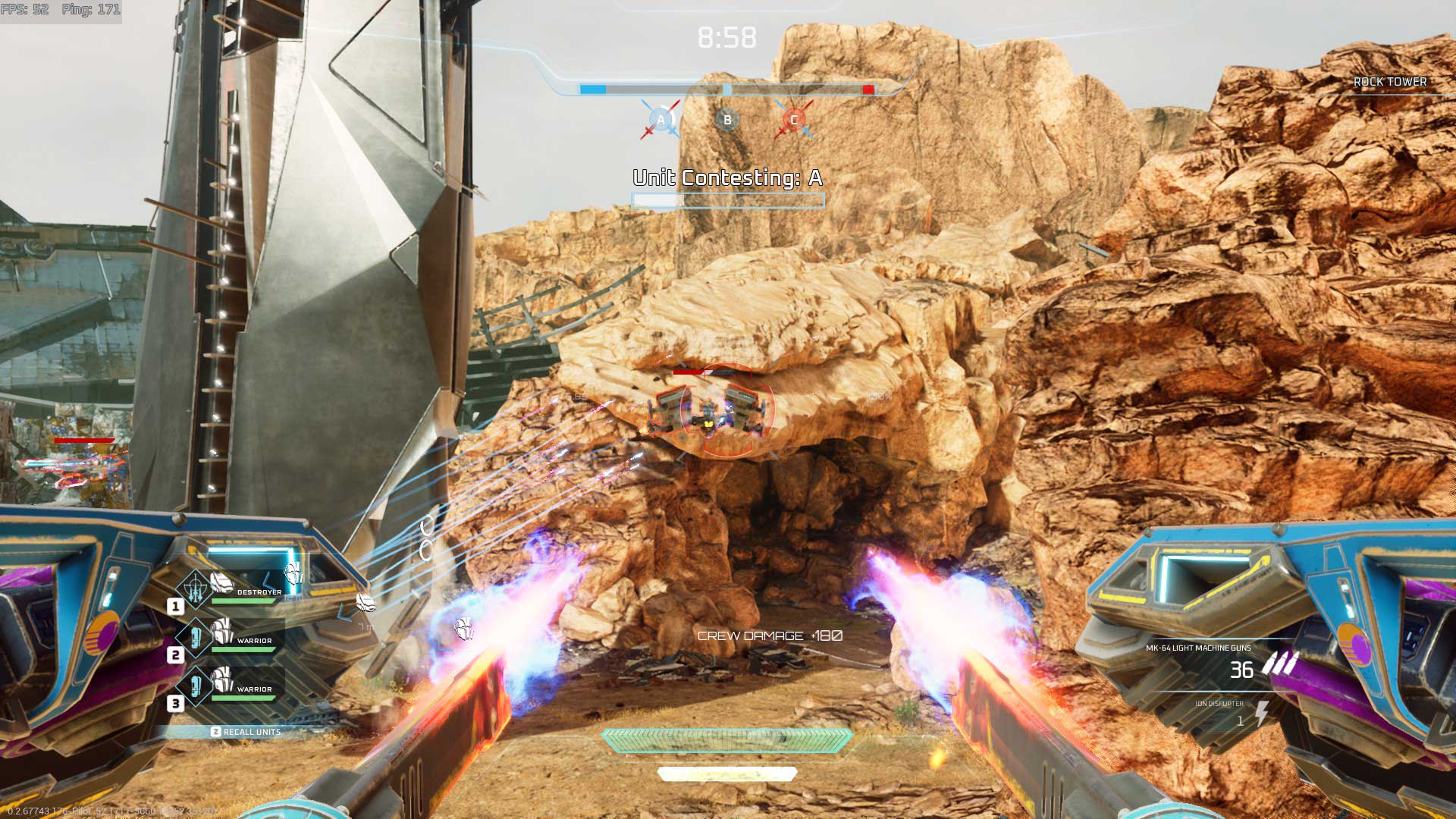Viewport: 1456px width, 819px height.
Task: Click the MK-64 Light Machine Guns weapon icon
Action: pos(1280,664)
